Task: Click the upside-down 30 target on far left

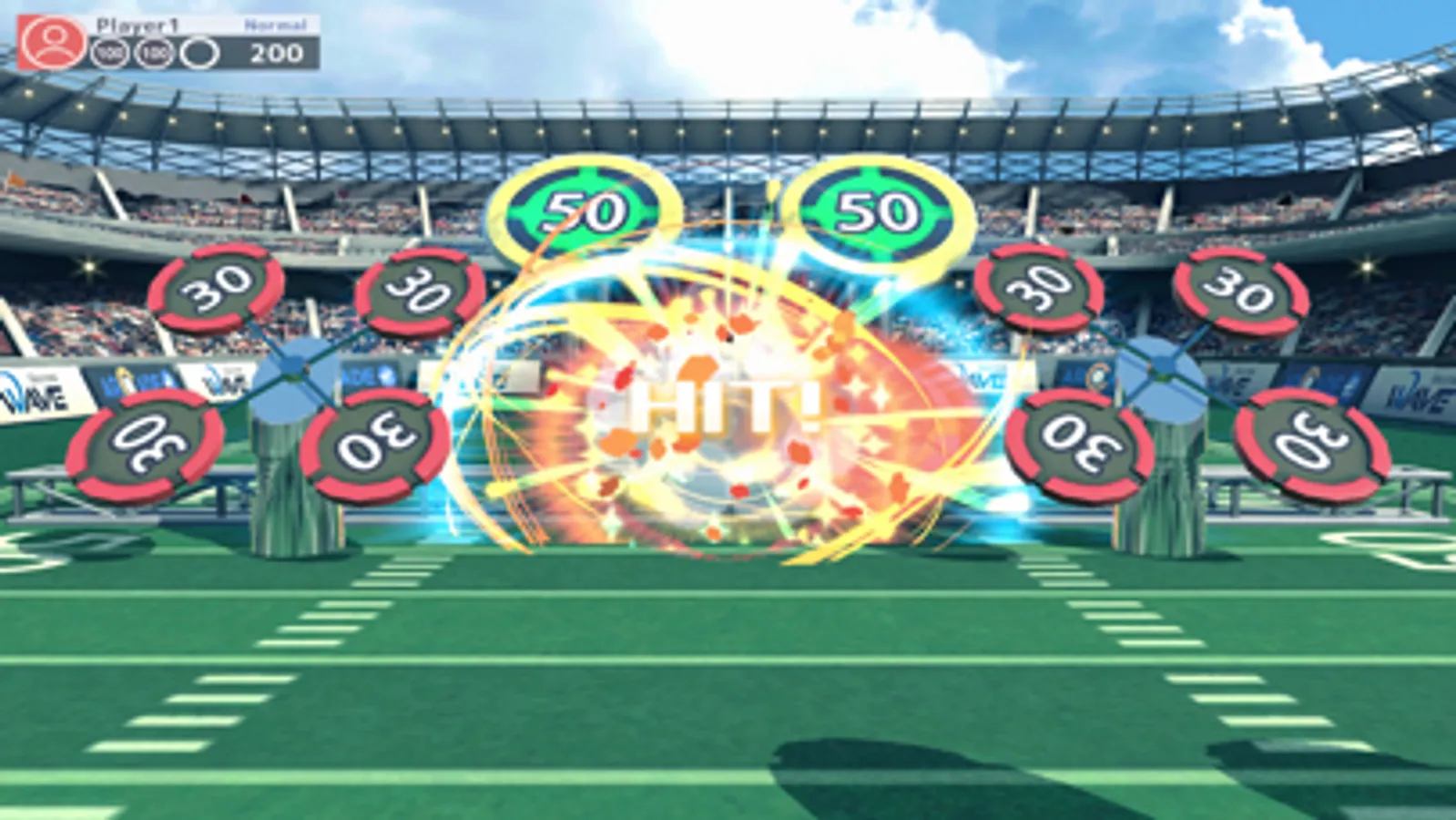Action: click(x=146, y=444)
